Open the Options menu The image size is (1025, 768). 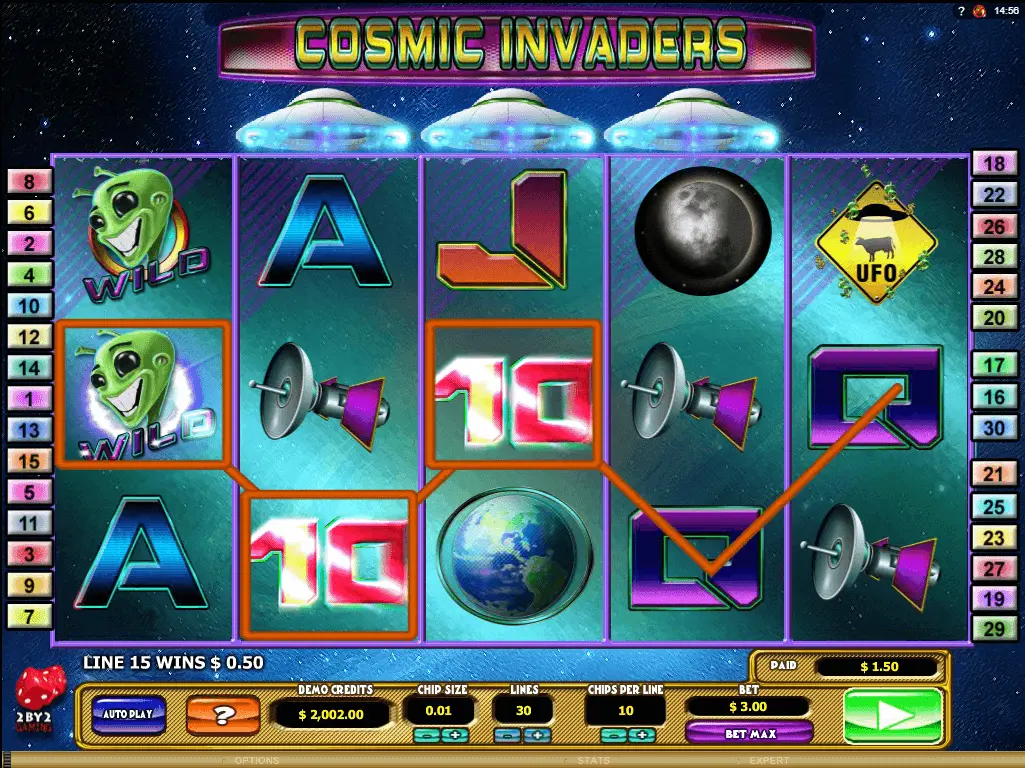pos(257,761)
